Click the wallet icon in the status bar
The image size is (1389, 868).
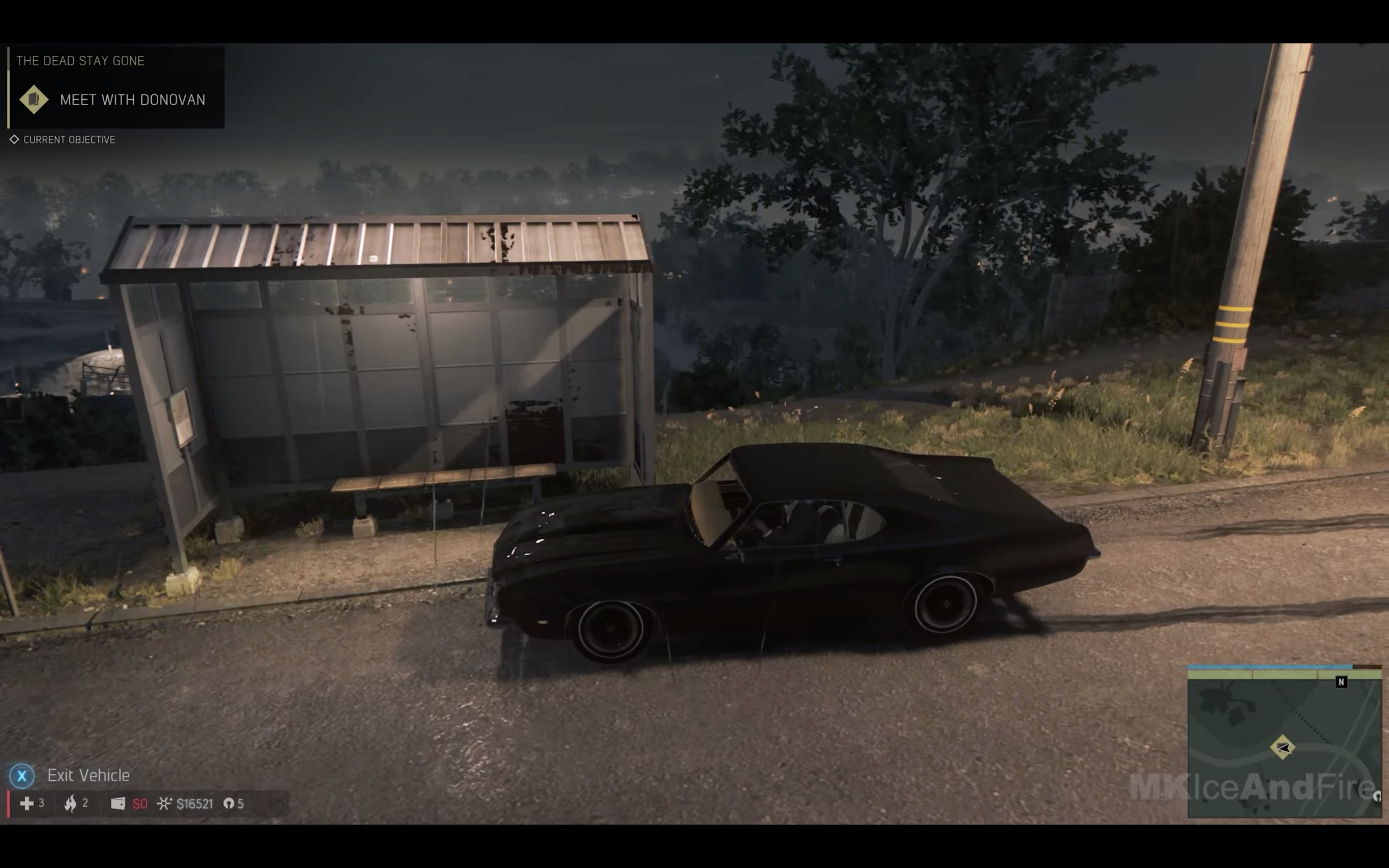[118, 803]
